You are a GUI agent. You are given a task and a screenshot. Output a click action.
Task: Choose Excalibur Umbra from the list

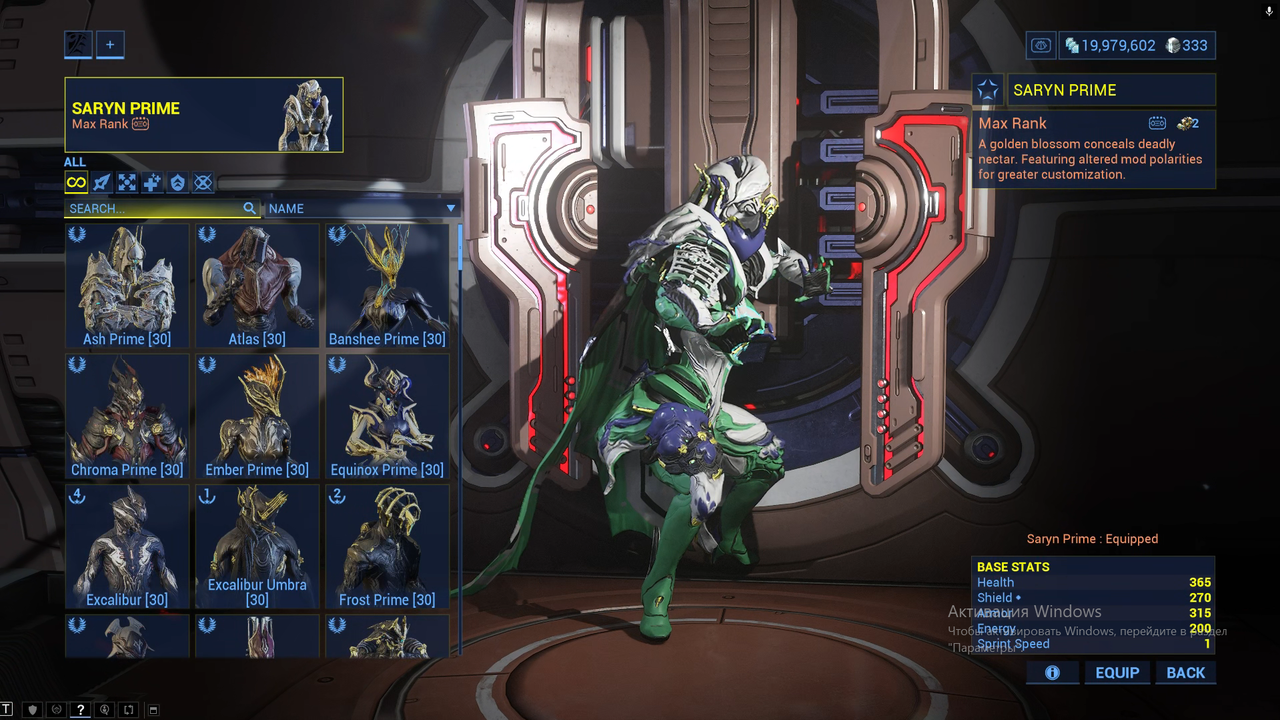click(x=257, y=546)
